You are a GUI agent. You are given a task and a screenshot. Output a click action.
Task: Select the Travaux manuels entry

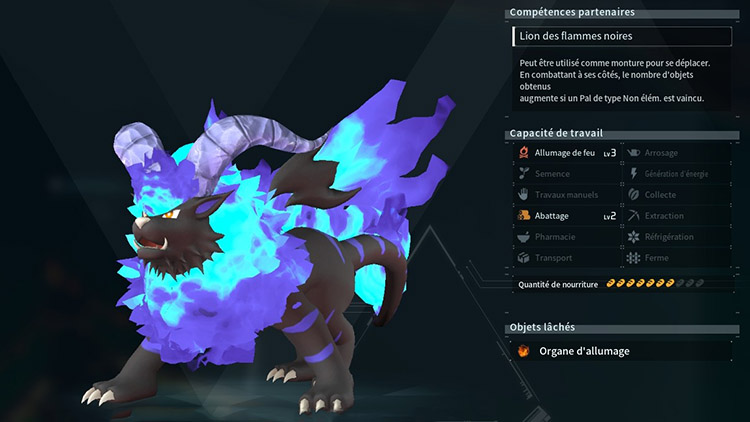pyautogui.click(x=564, y=194)
